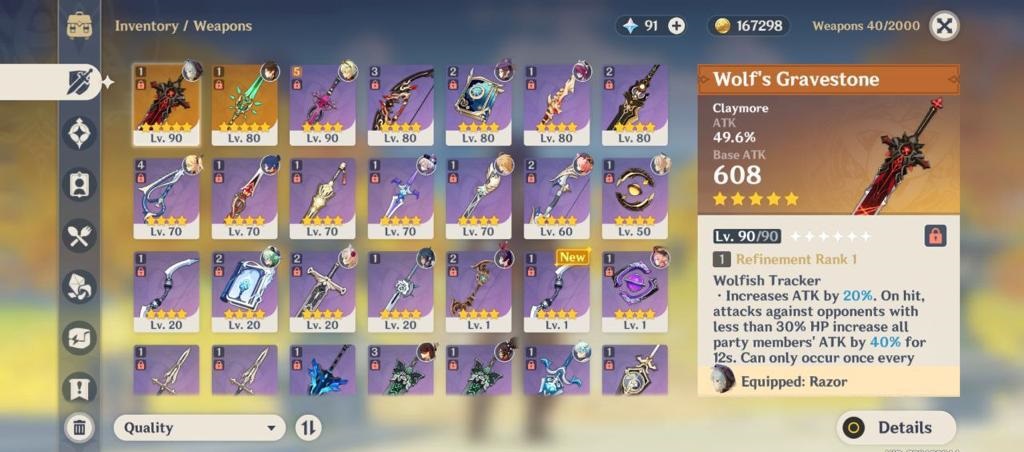Switch to the character development items tab

(80, 184)
